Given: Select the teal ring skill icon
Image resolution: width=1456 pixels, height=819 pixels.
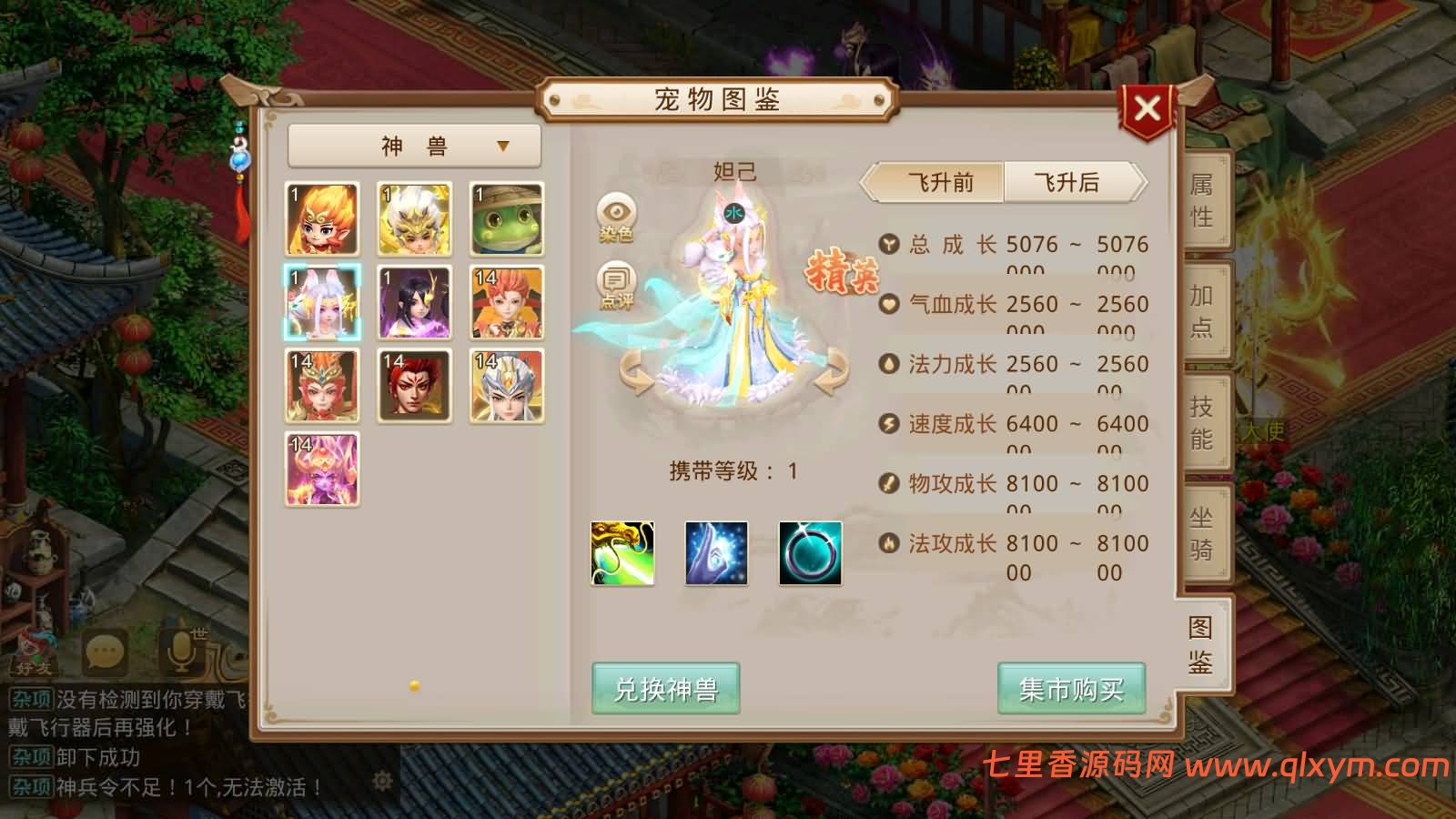Looking at the screenshot, I should (810, 553).
